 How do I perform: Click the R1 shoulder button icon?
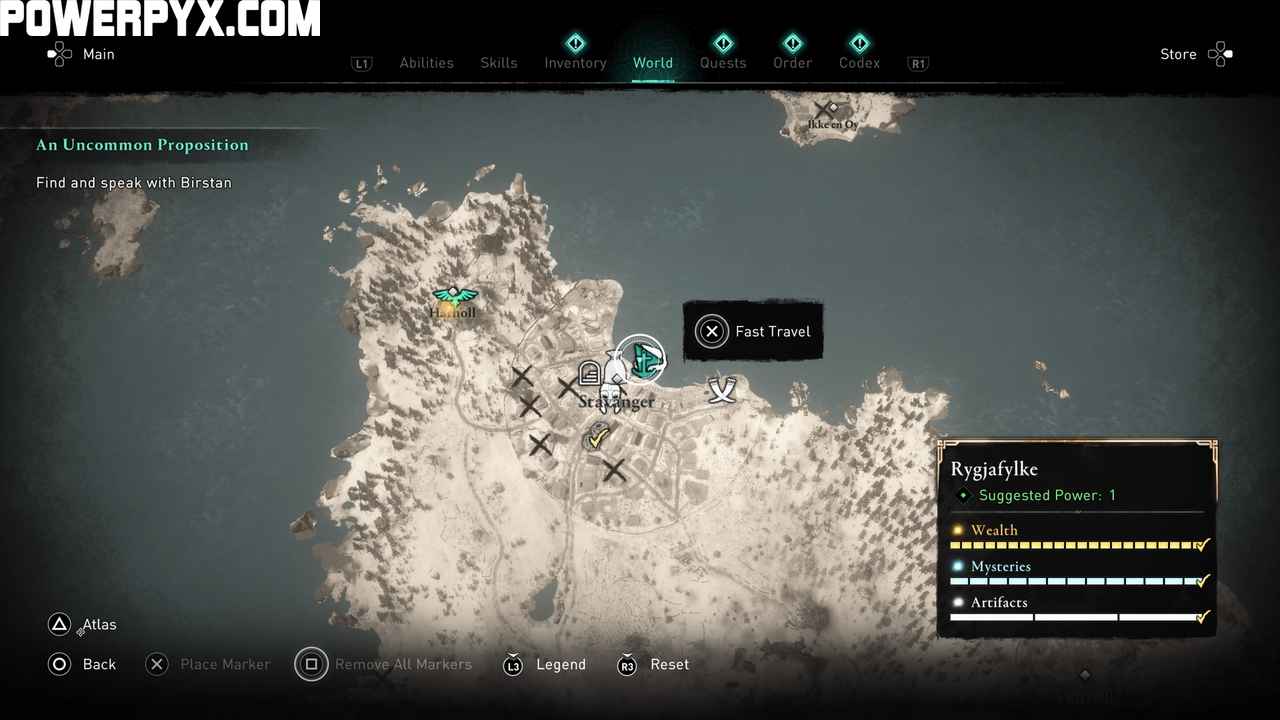(918, 63)
